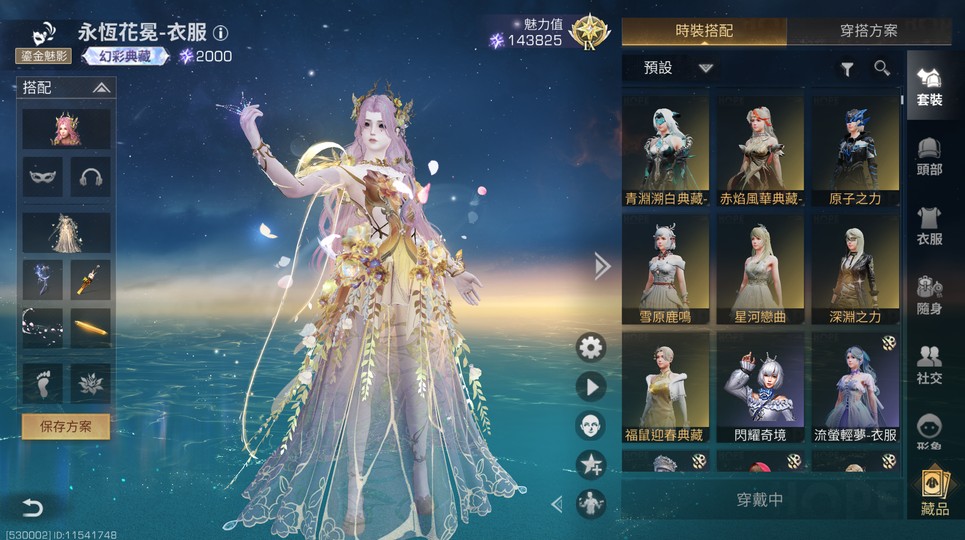965x540 pixels.
Task: Switch to the 衣服 category
Action: [929, 225]
